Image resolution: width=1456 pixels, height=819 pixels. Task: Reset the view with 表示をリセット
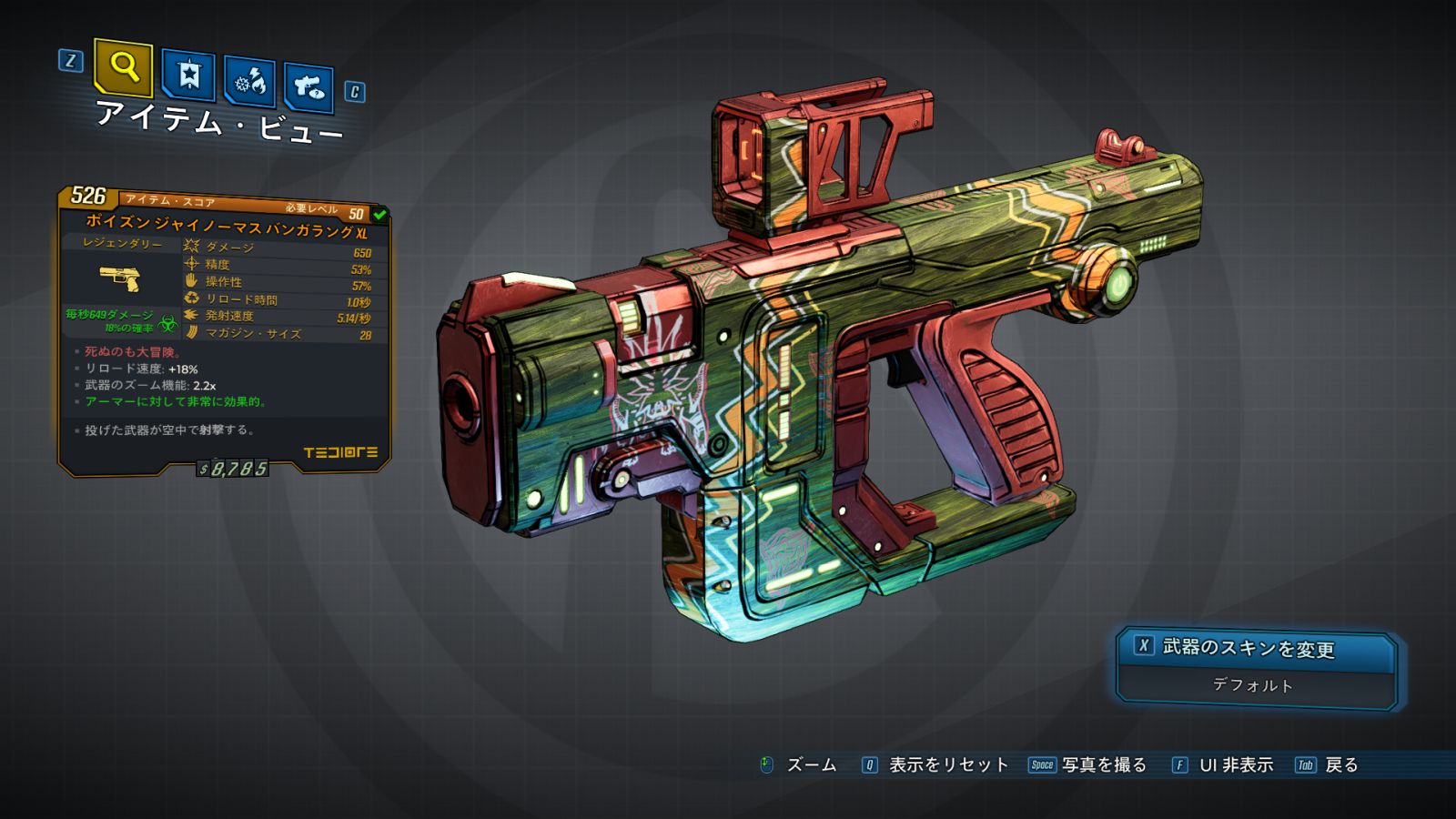(x=947, y=765)
